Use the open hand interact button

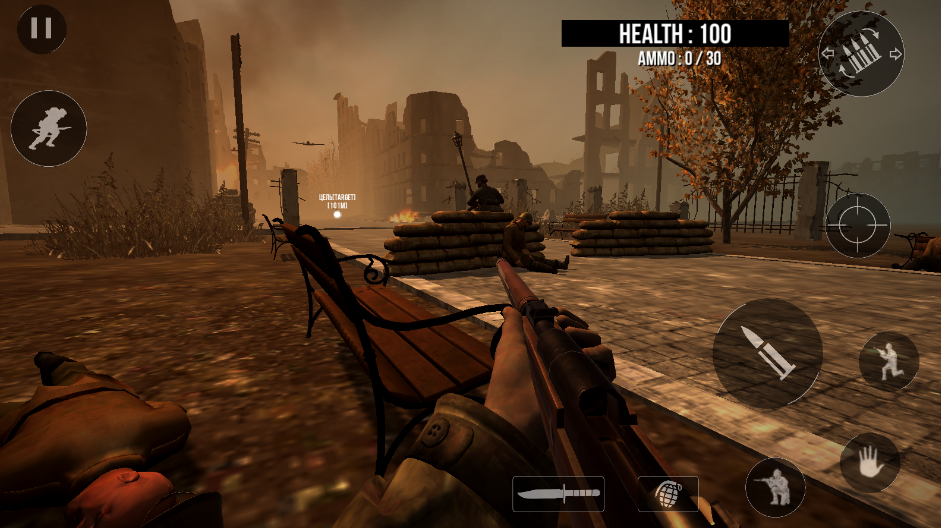(869, 462)
